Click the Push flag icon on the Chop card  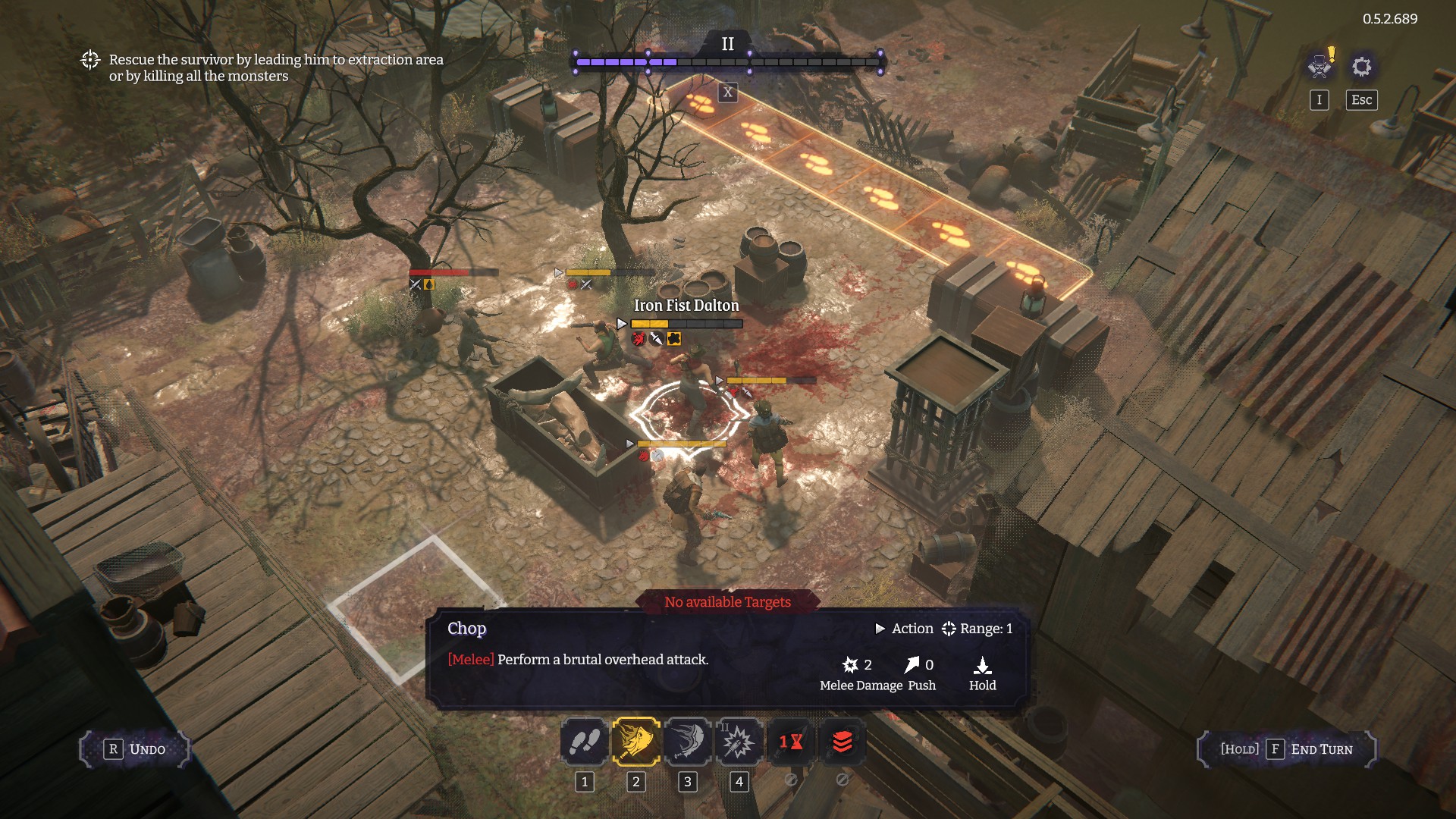click(x=912, y=665)
